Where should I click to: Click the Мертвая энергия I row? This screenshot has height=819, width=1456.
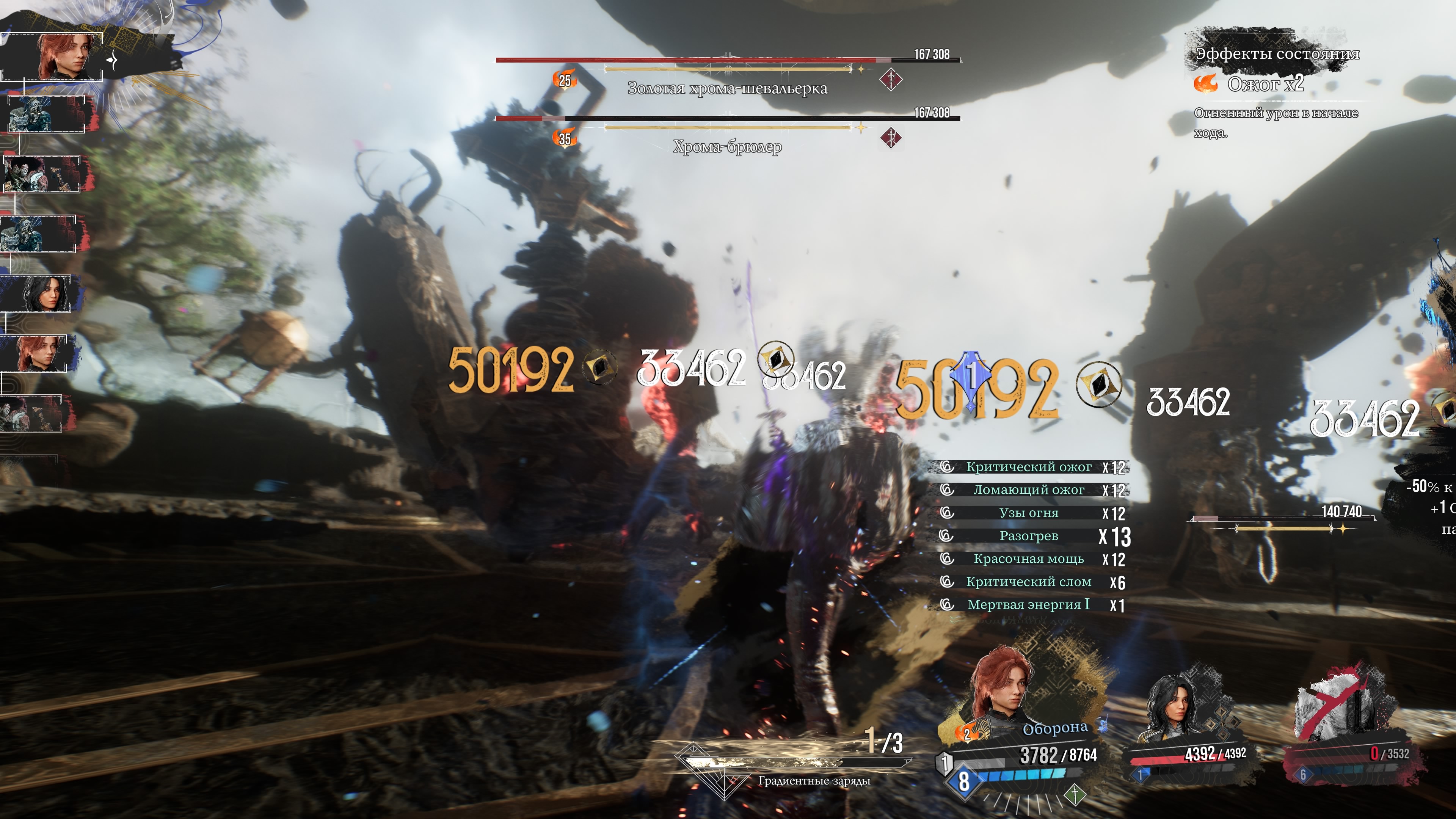1028,605
